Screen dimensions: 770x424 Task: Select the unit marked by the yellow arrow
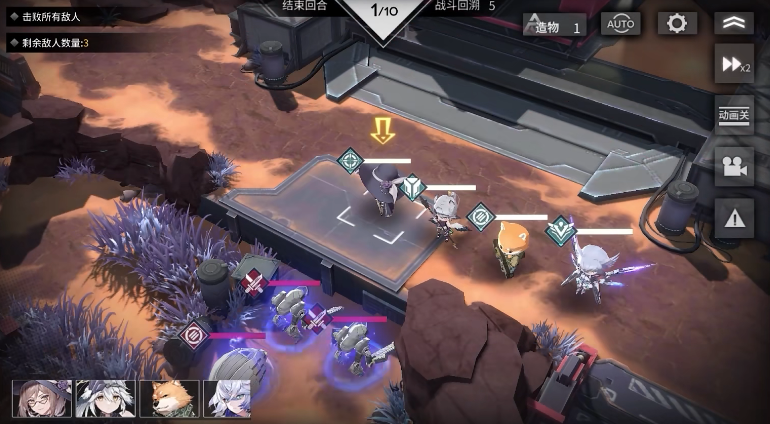click(383, 190)
